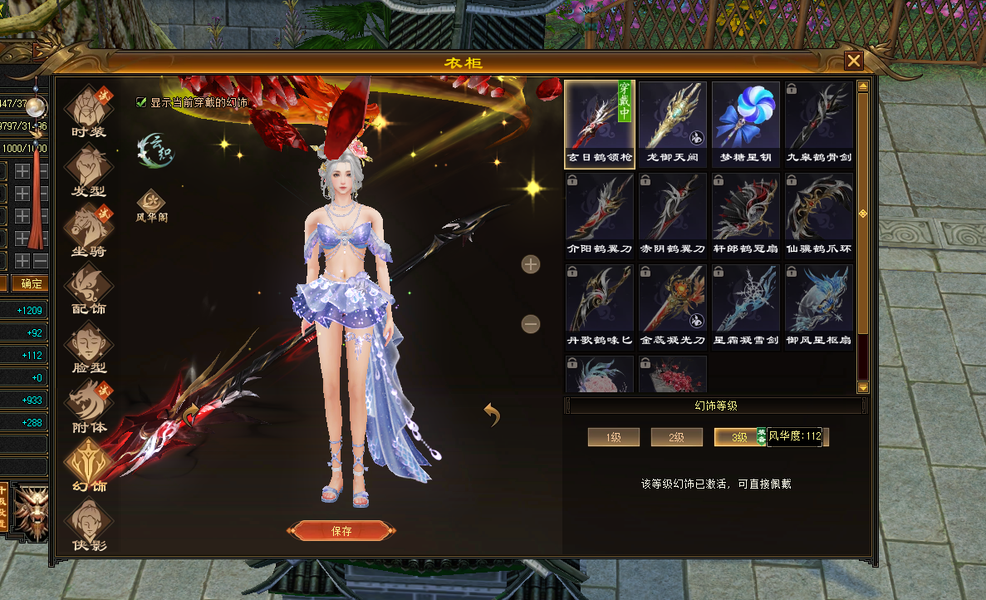Zoom in the character preview with plus
Screen dimensions: 986x600
(531, 264)
